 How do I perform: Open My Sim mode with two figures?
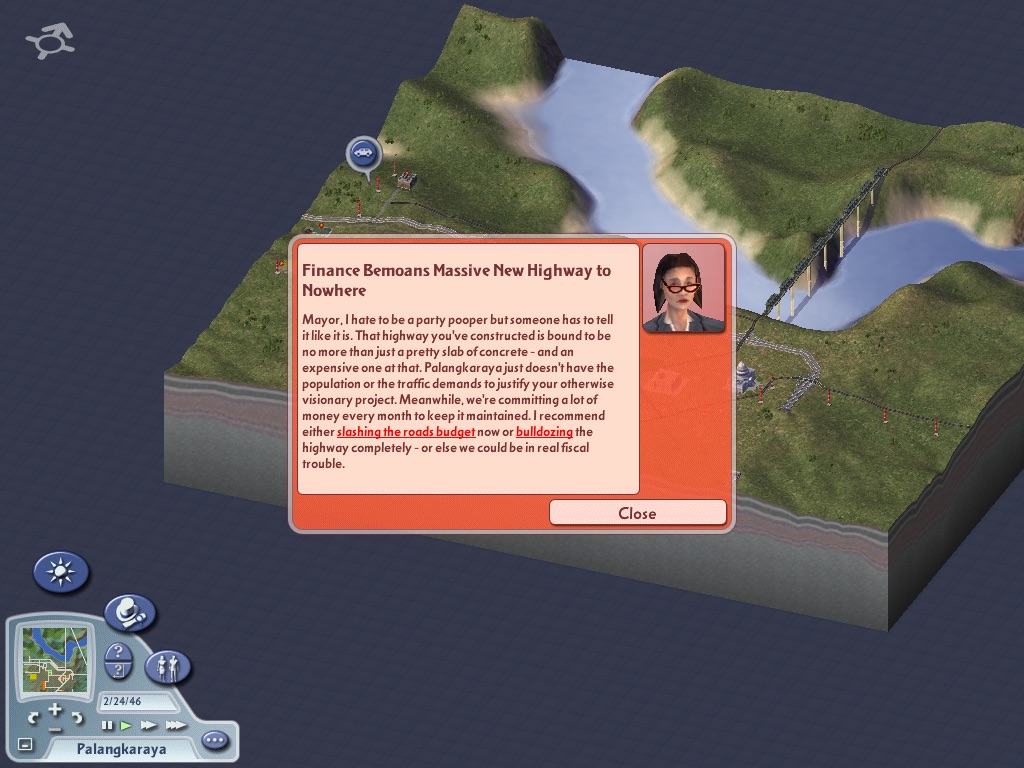pyautogui.click(x=168, y=666)
